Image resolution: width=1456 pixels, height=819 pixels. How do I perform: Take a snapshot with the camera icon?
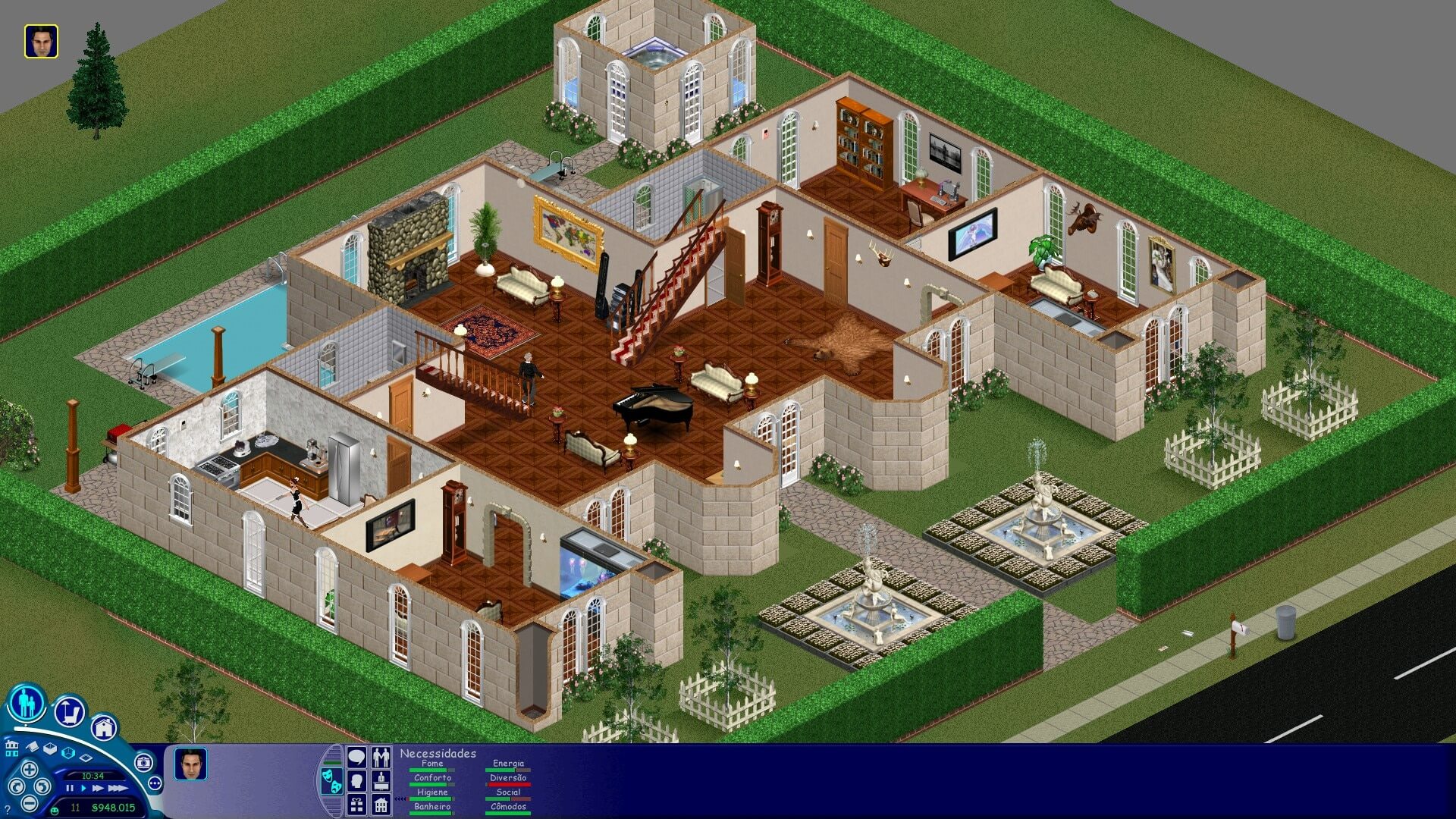tap(144, 761)
